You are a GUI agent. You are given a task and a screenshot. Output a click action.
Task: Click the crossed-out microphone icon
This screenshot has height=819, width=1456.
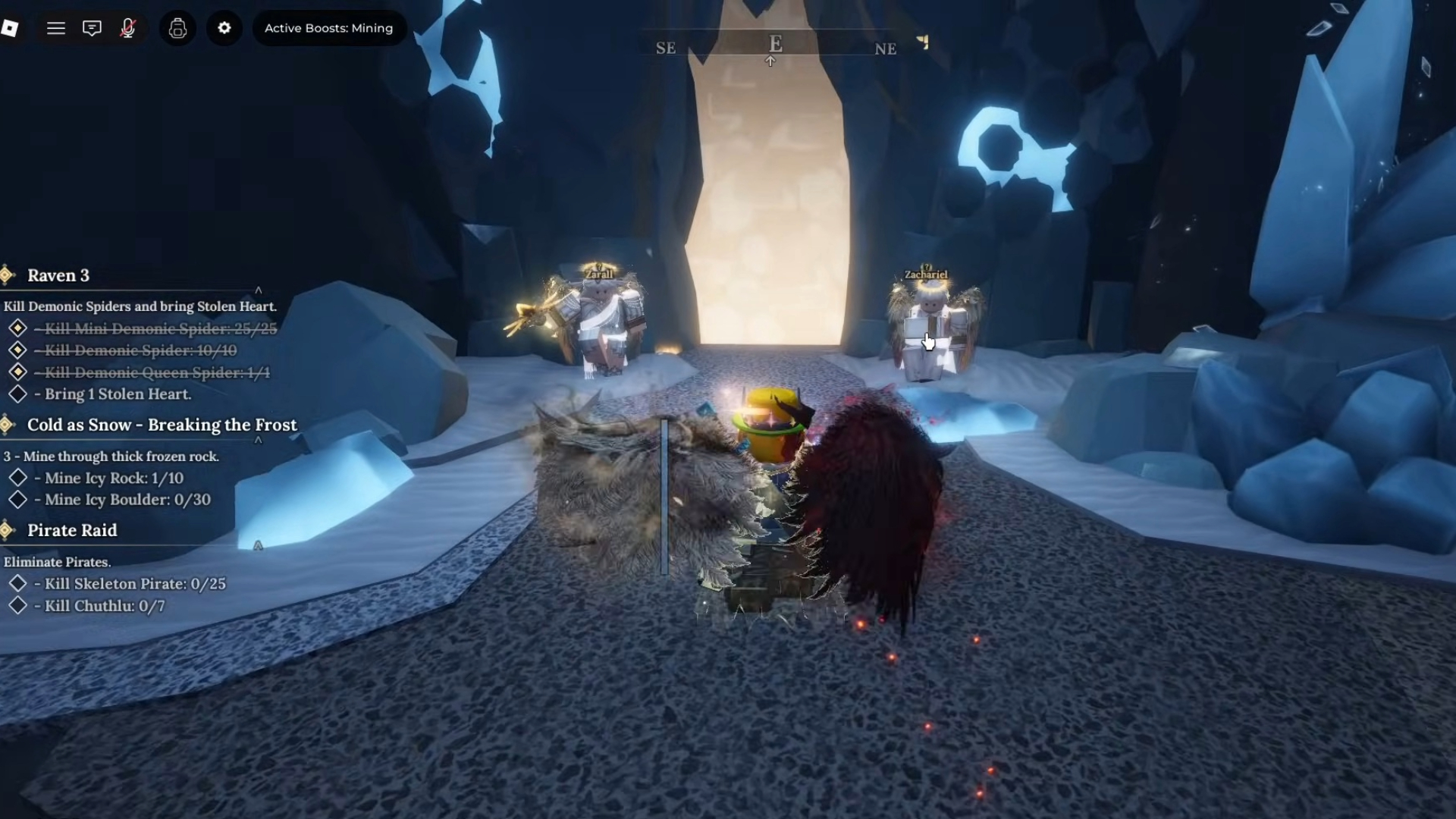tap(127, 28)
